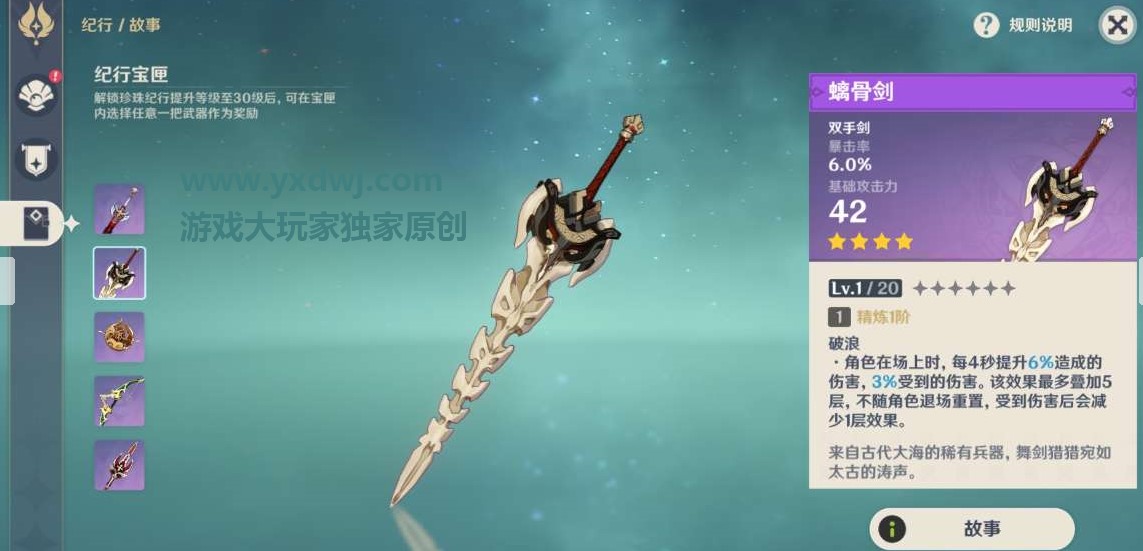Open the 故事 weapon story button
Viewport: 1143px width, 551px height.
click(x=970, y=529)
